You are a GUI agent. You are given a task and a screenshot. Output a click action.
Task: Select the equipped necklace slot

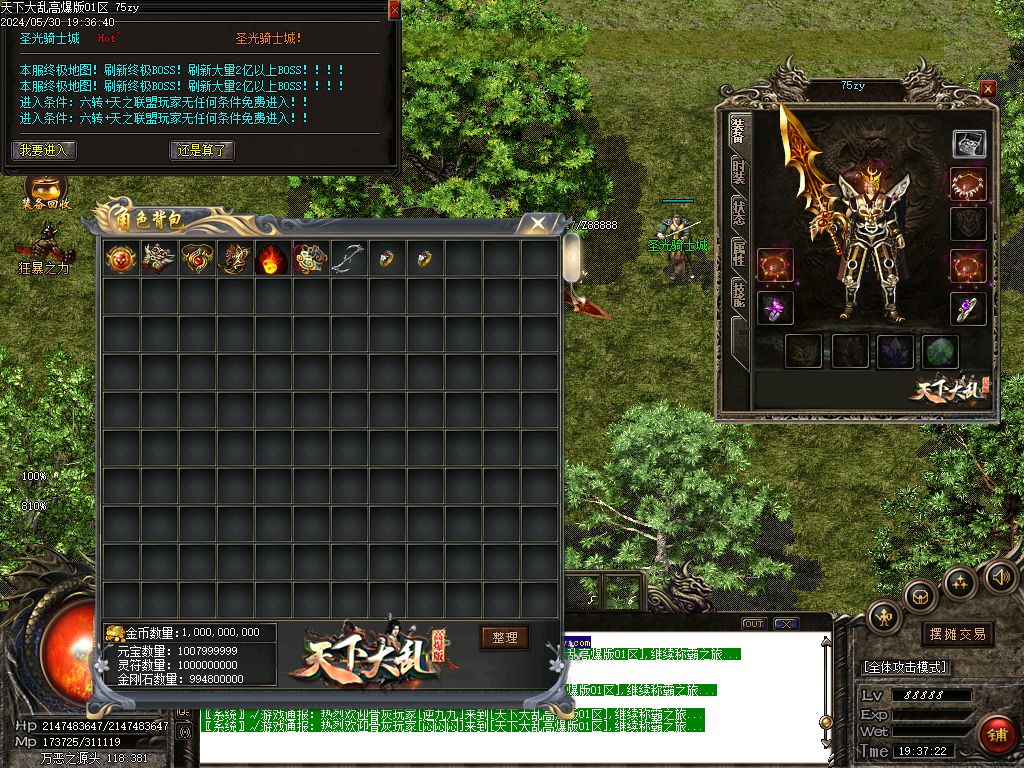tap(968, 185)
